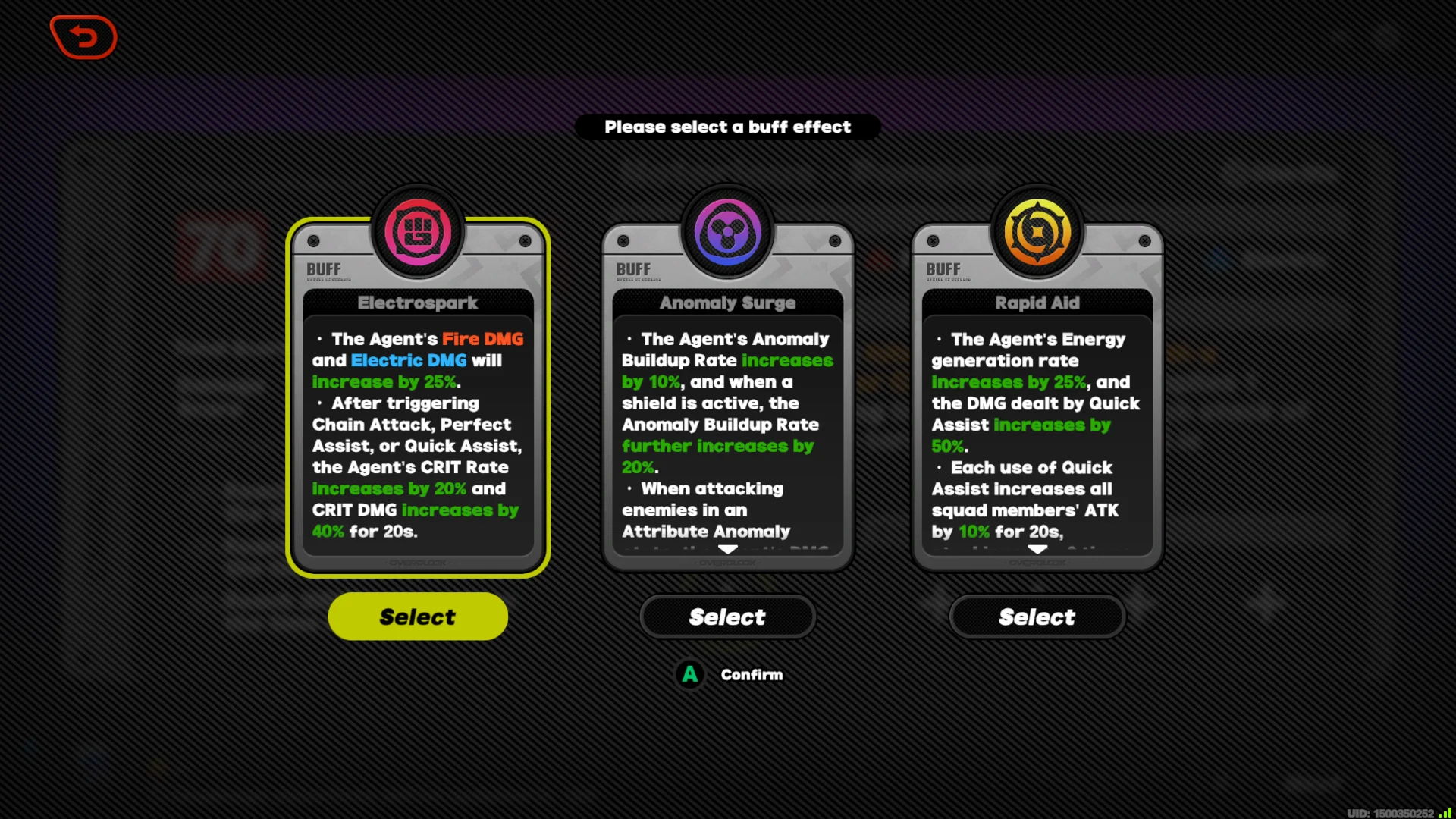Click the Electrospark title bar
The width and height of the screenshot is (1456, 819).
point(418,303)
